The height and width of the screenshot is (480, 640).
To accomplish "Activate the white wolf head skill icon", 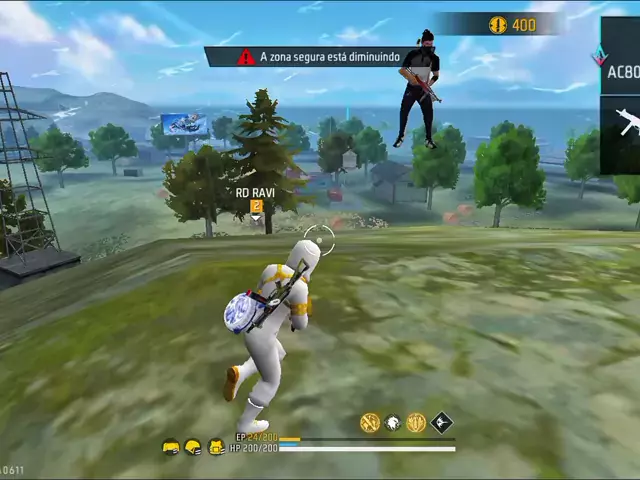I will (x=393, y=423).
